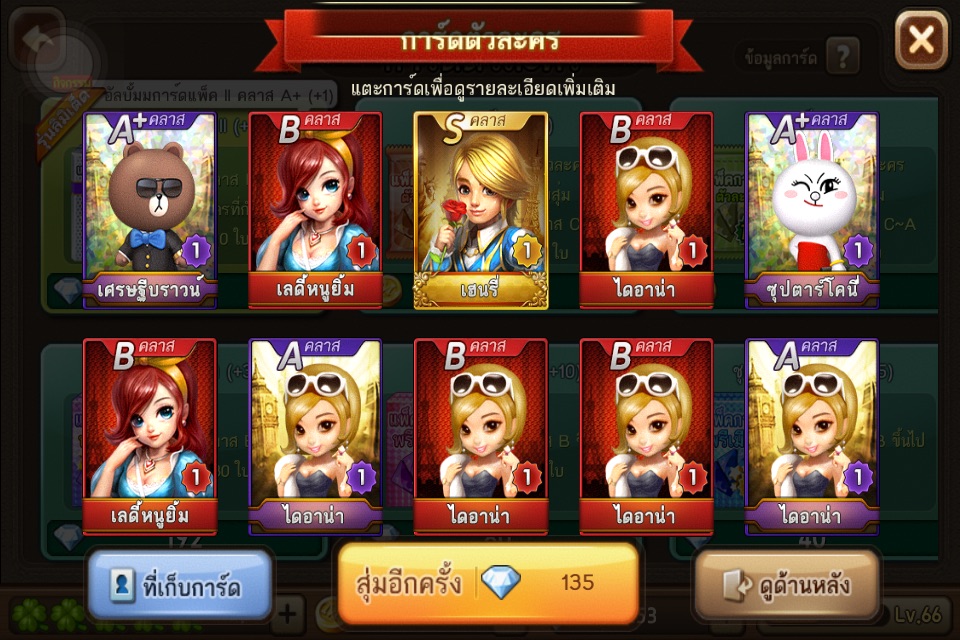The image size is (960, 640).
Task: Flip cards with the ดูด้านหลัง button
Action: click(787, 586)
